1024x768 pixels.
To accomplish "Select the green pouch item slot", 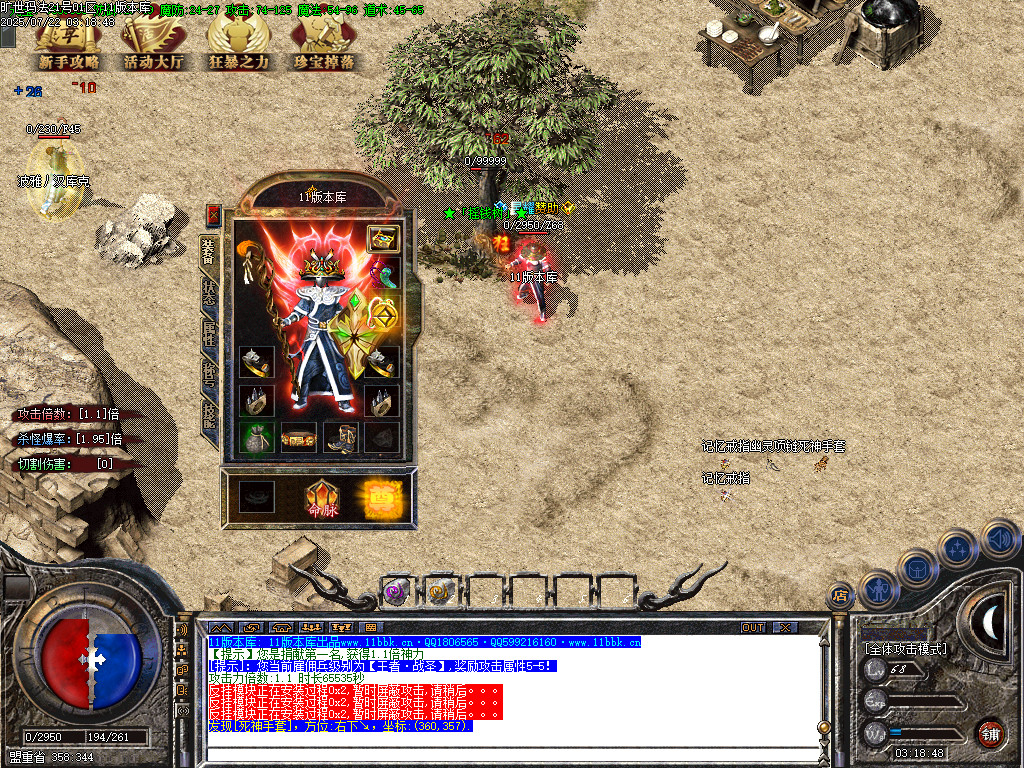I will coord(256,437).
